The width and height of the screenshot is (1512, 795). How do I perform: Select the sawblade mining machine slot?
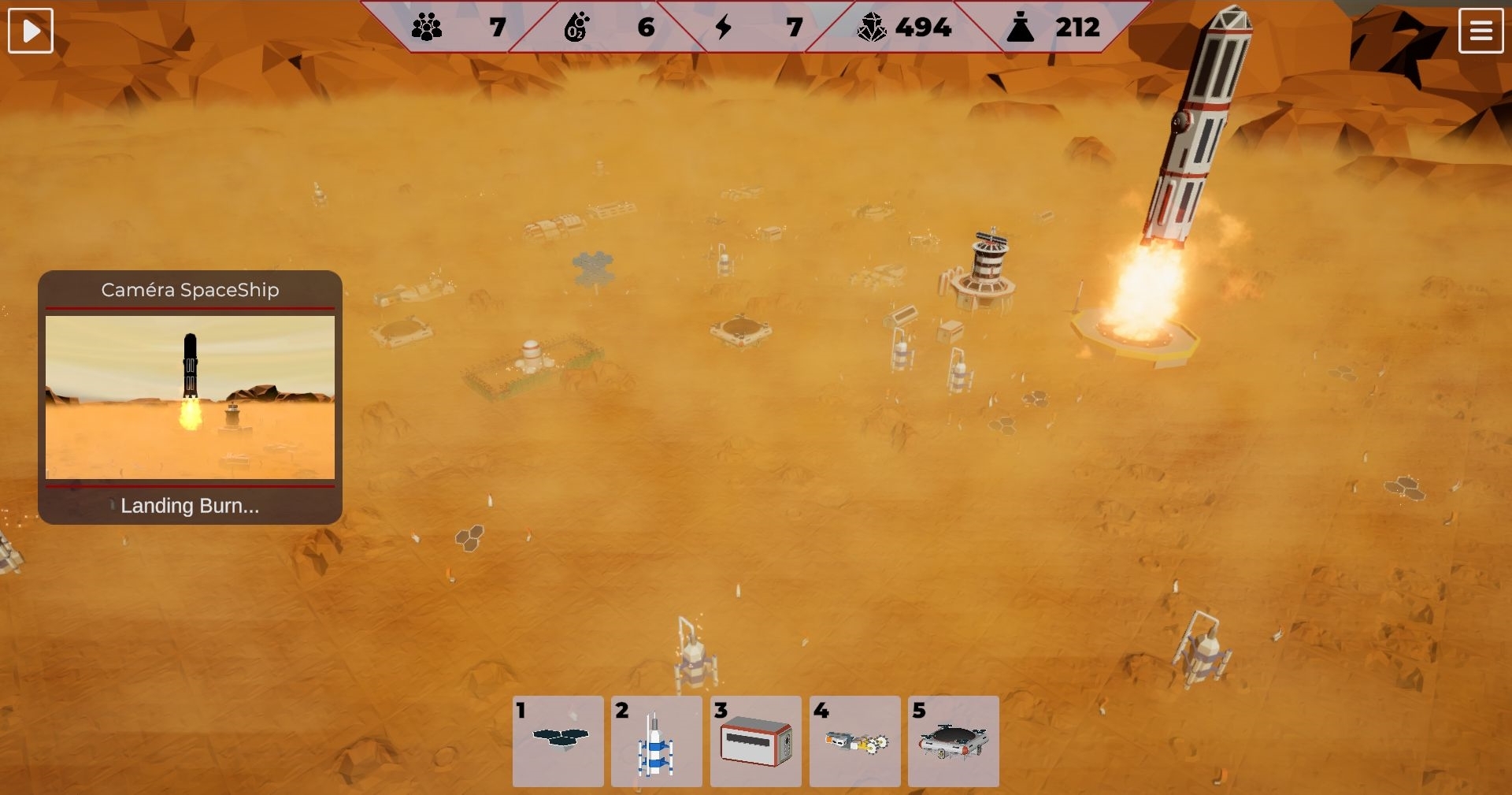(x=855, y=741)
